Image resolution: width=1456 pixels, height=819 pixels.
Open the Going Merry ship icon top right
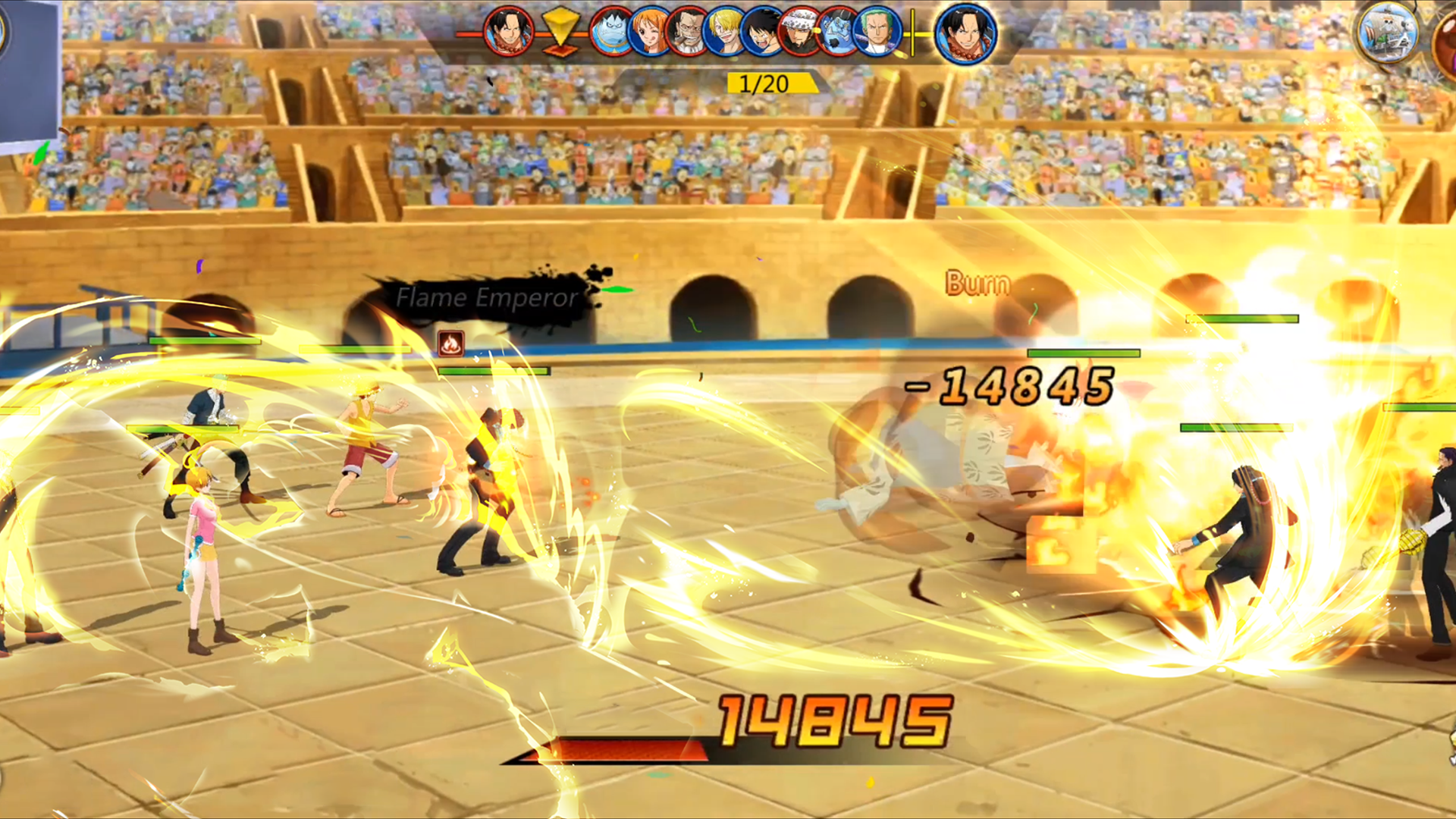[x=1390, y=32]
